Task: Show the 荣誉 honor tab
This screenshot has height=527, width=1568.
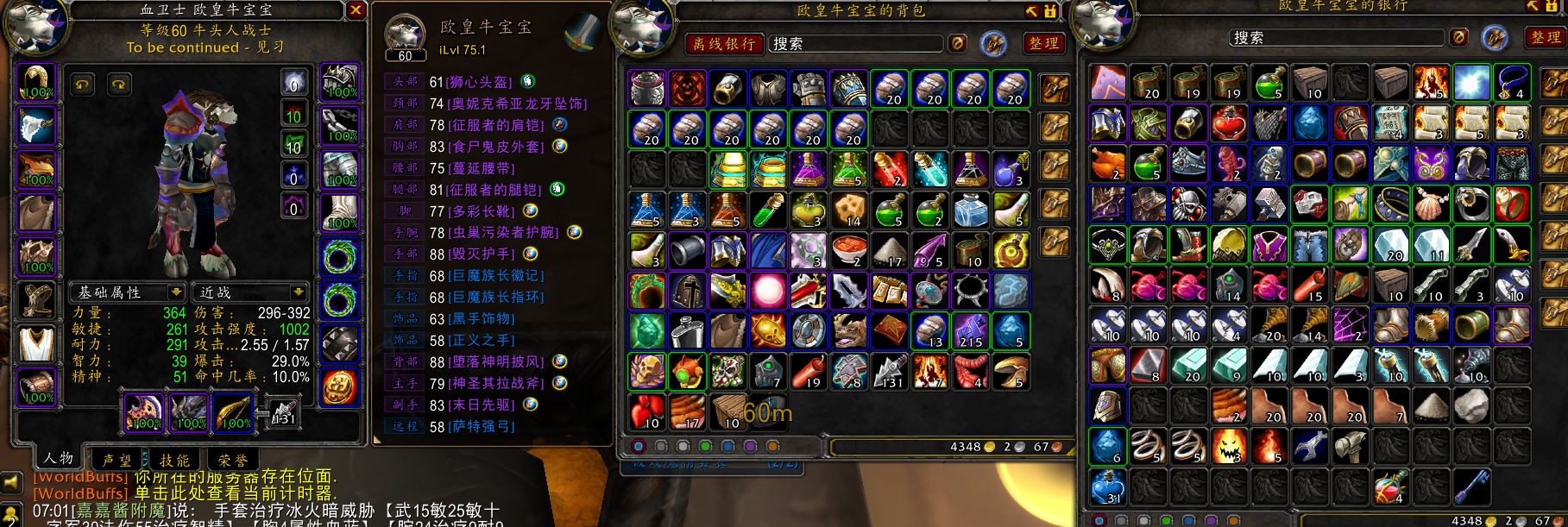Action: (x=232, y=460)
